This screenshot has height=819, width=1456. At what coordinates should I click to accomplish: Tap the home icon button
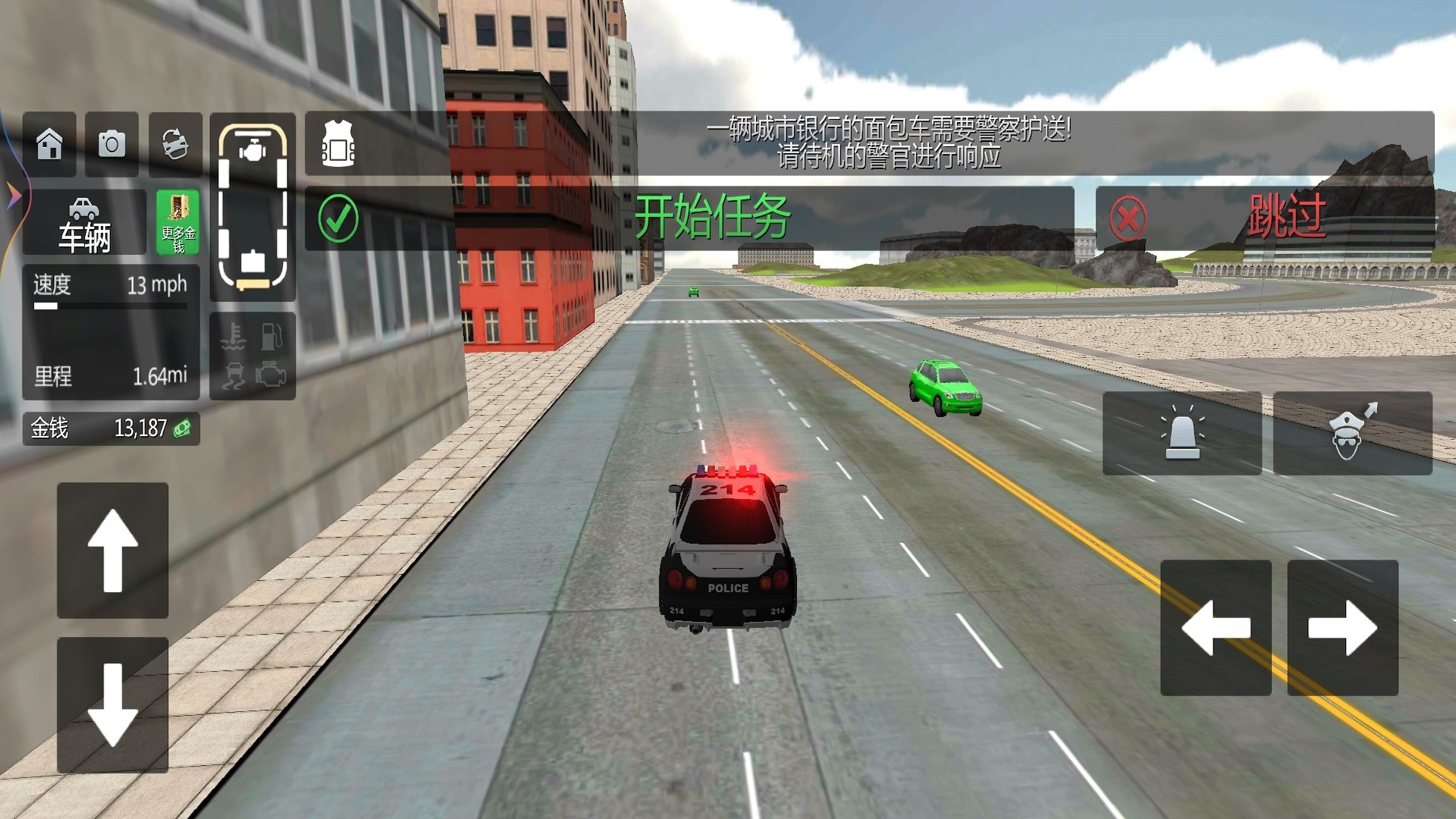coord(49,144)
